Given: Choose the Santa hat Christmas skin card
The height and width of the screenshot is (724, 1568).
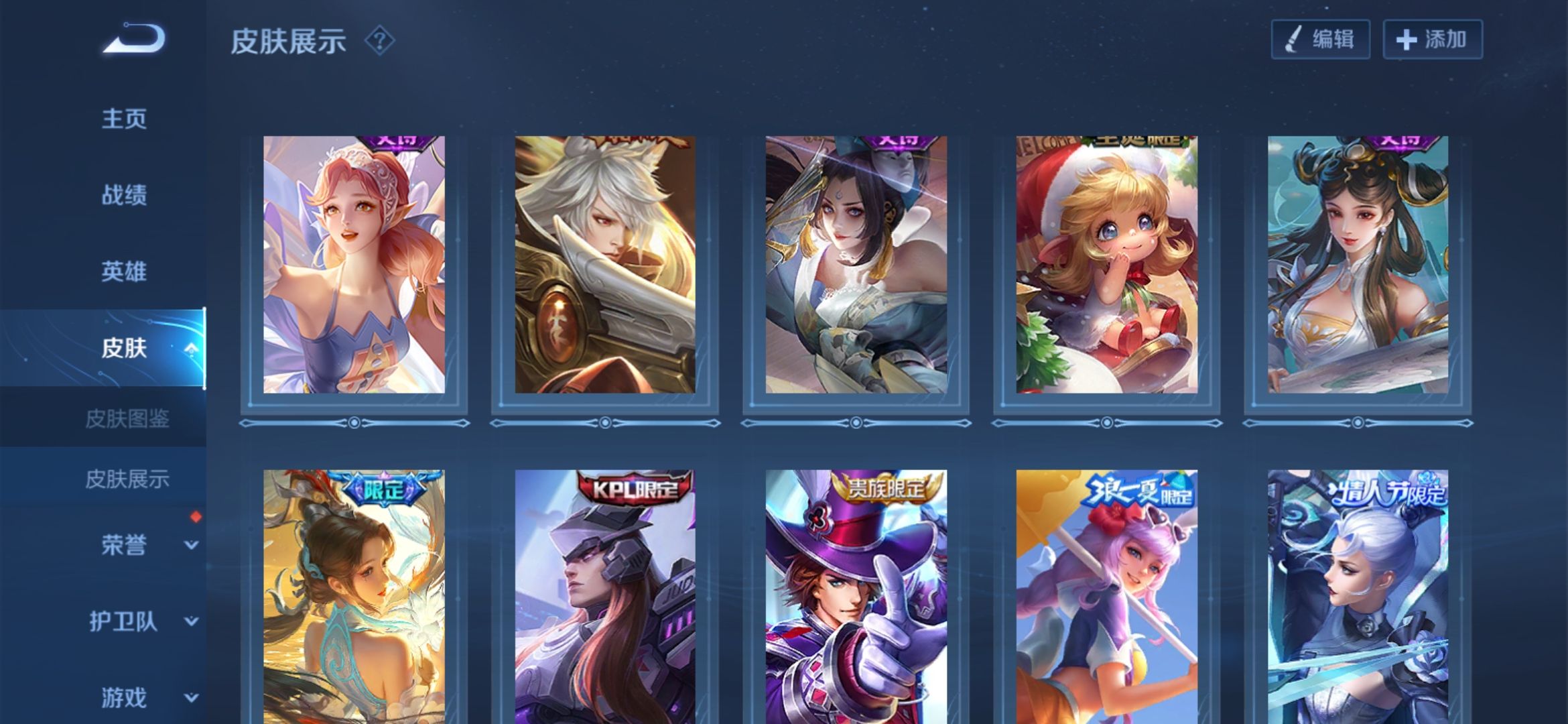Looking at the screenshot, I should click(1107, 265).
